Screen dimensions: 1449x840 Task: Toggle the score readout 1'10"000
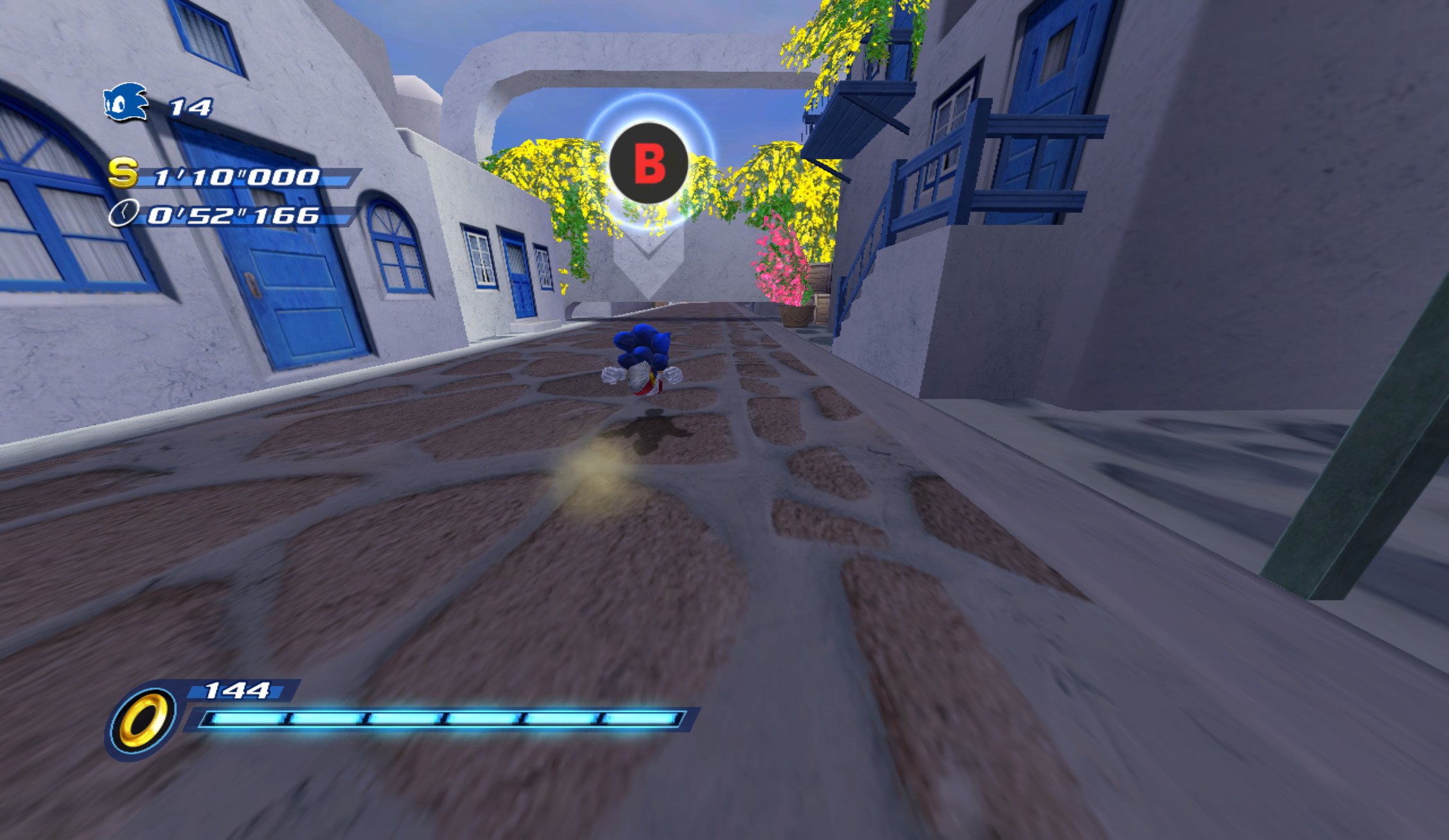(231, 179)
